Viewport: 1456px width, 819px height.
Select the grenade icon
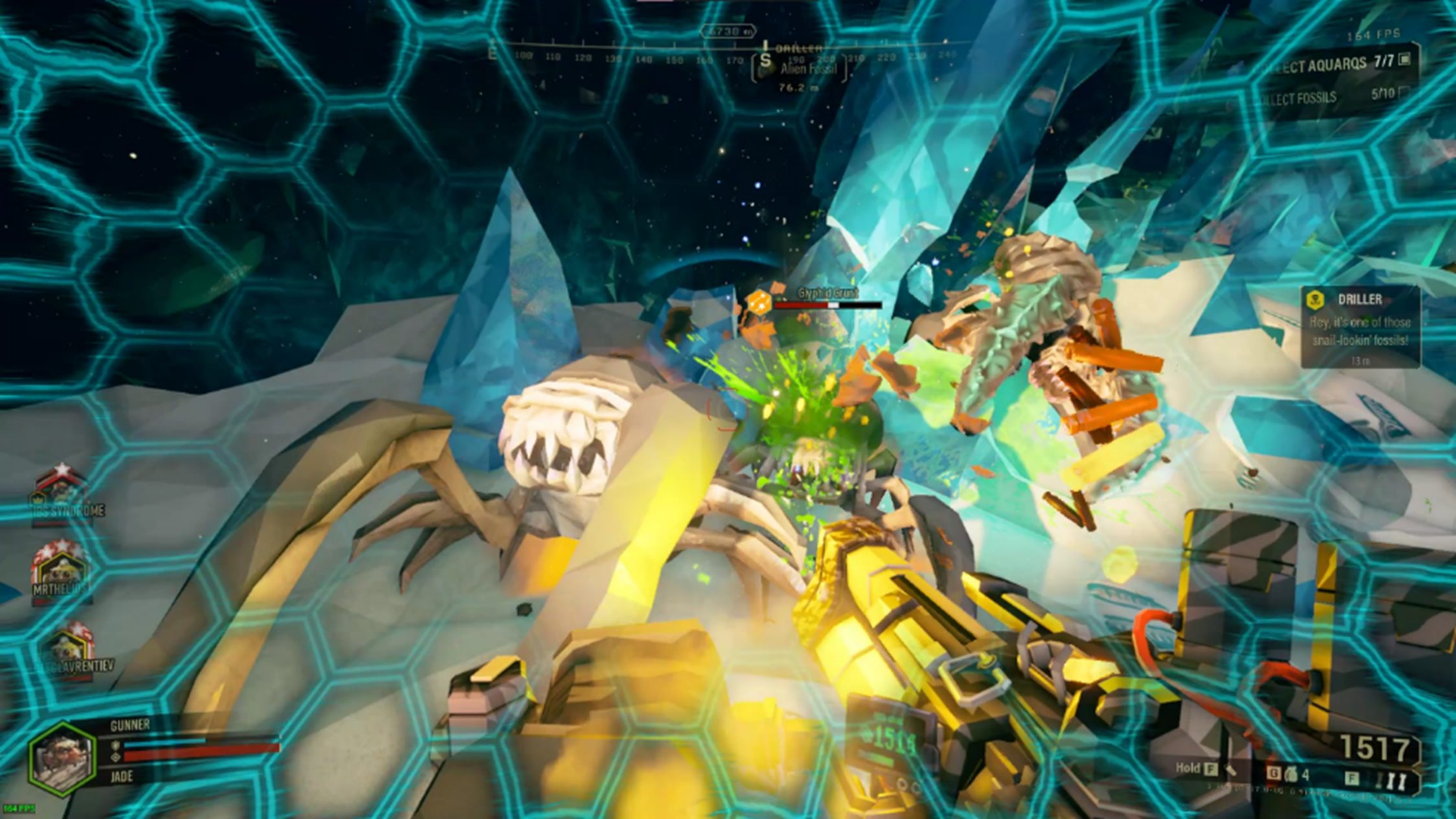click(1289, 774)
